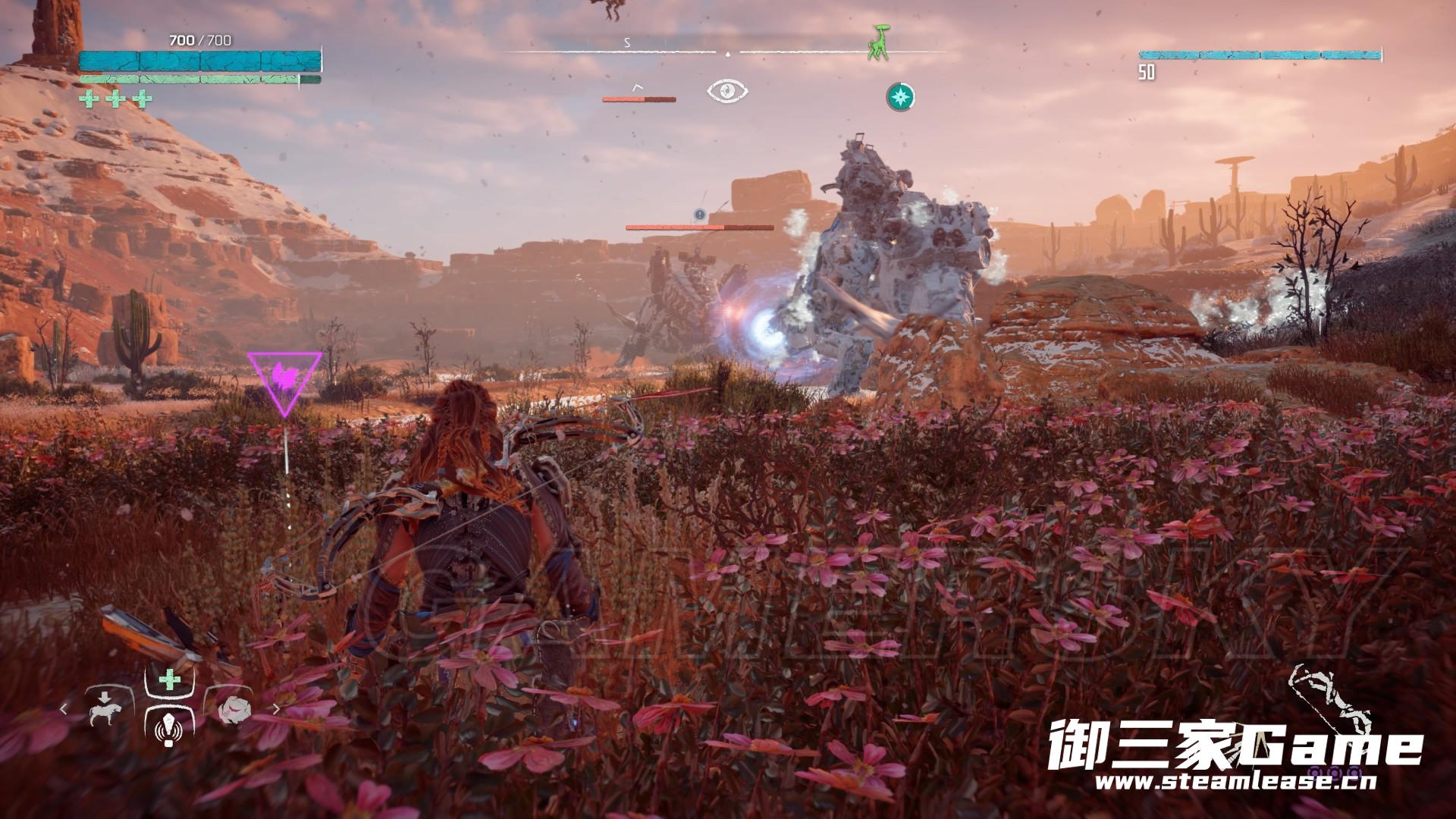Use the green healing cross slot
1456x819 pixels.
point(168,680)
